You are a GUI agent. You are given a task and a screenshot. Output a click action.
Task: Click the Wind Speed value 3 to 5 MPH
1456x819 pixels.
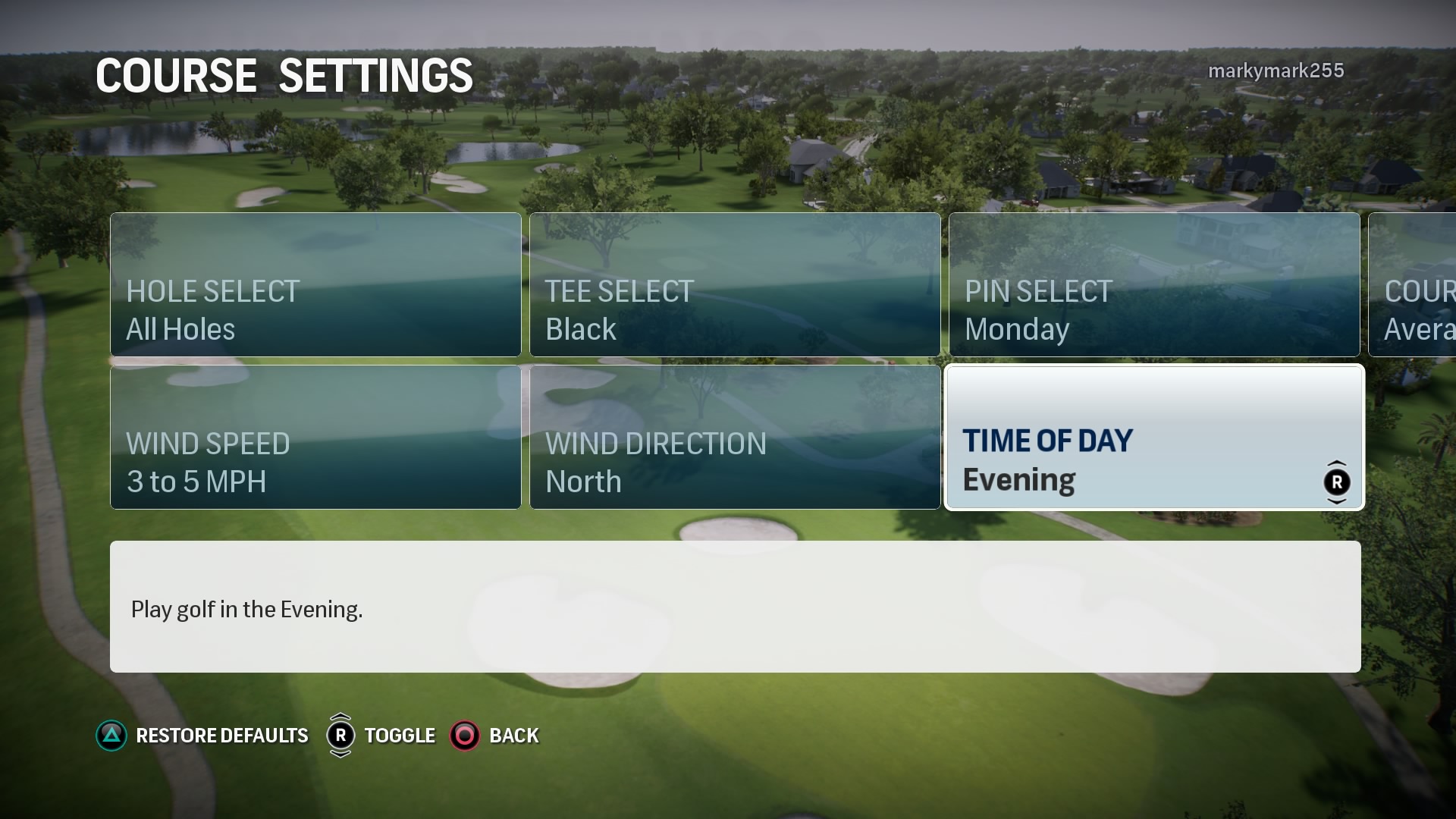[x=196, y=482]
